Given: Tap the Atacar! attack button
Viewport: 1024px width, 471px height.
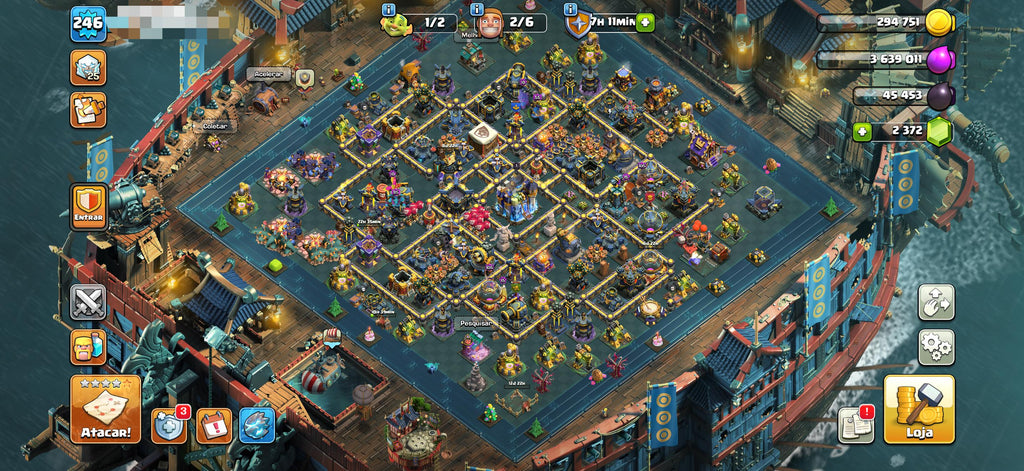Looking at the screenshot, I should click(x=105, y=409).
